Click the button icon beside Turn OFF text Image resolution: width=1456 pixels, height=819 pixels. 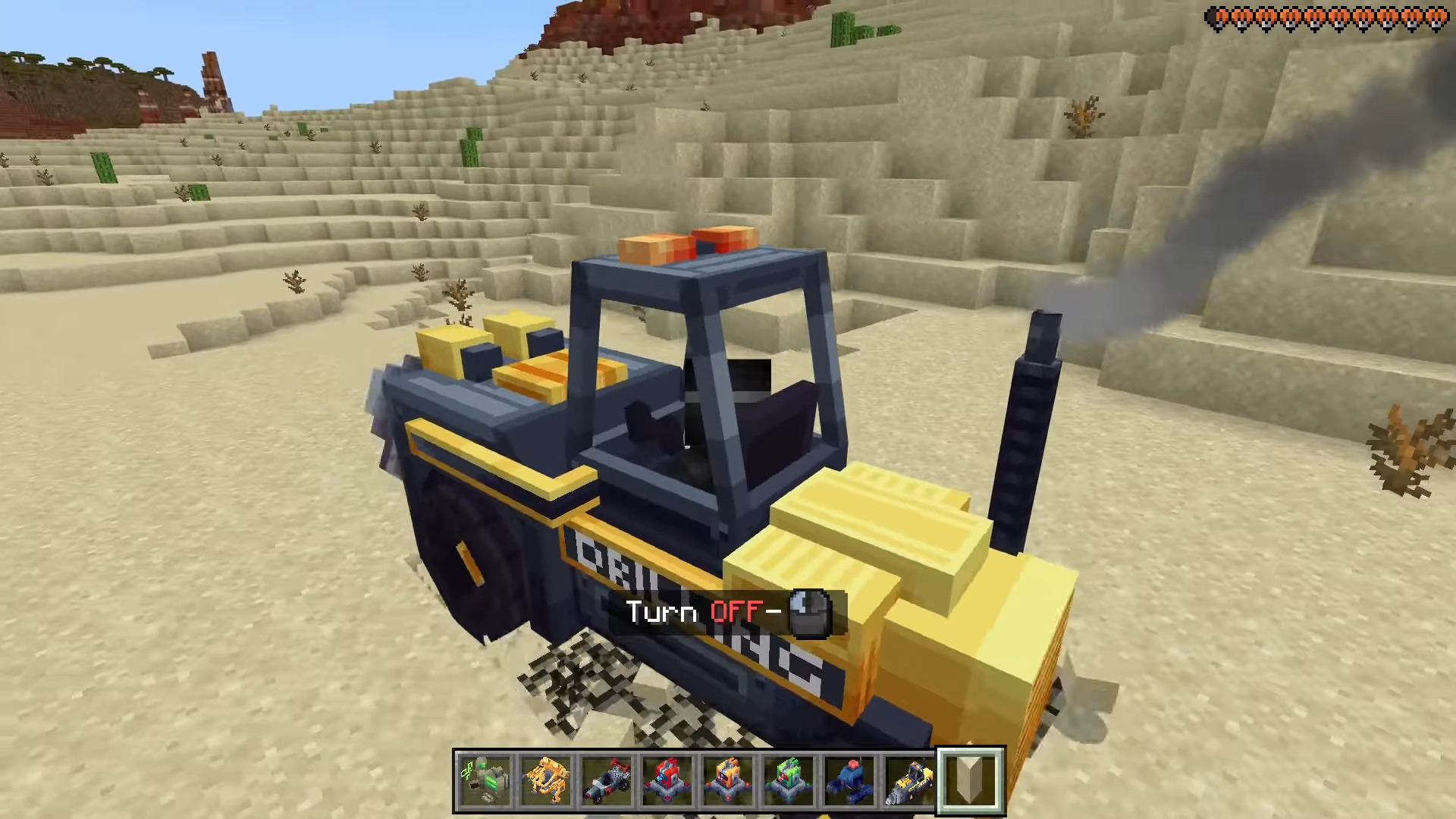tap(808, 612)
